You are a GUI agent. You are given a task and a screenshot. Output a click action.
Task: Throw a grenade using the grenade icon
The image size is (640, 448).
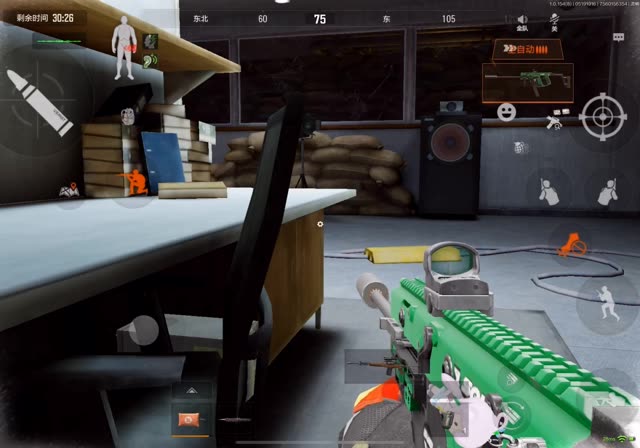pyautogui.click(x=519, y=147)
